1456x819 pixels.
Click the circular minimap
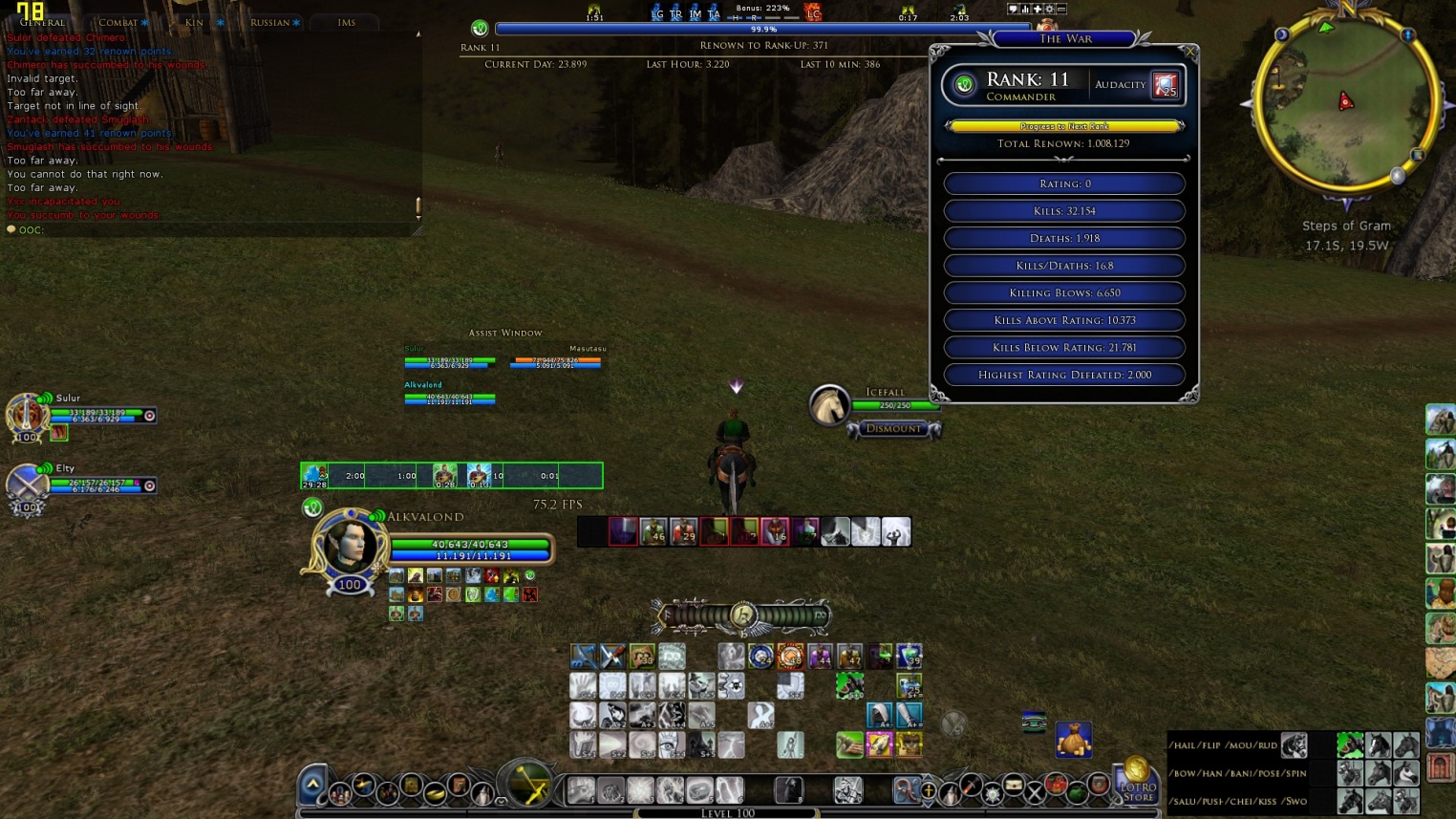click(1345, 103)
